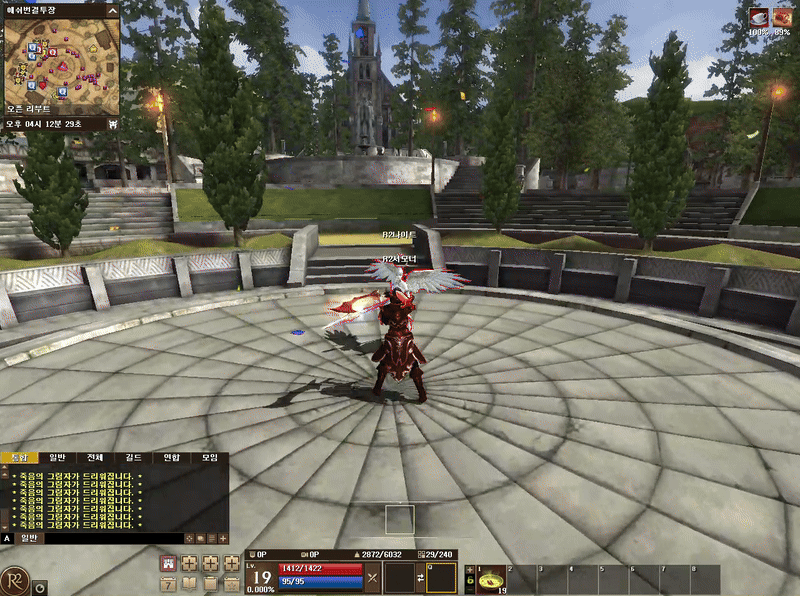Select the highlighted Q weapon slot
Viewport: 800px width, 596px height.
(x=441, y=577)
